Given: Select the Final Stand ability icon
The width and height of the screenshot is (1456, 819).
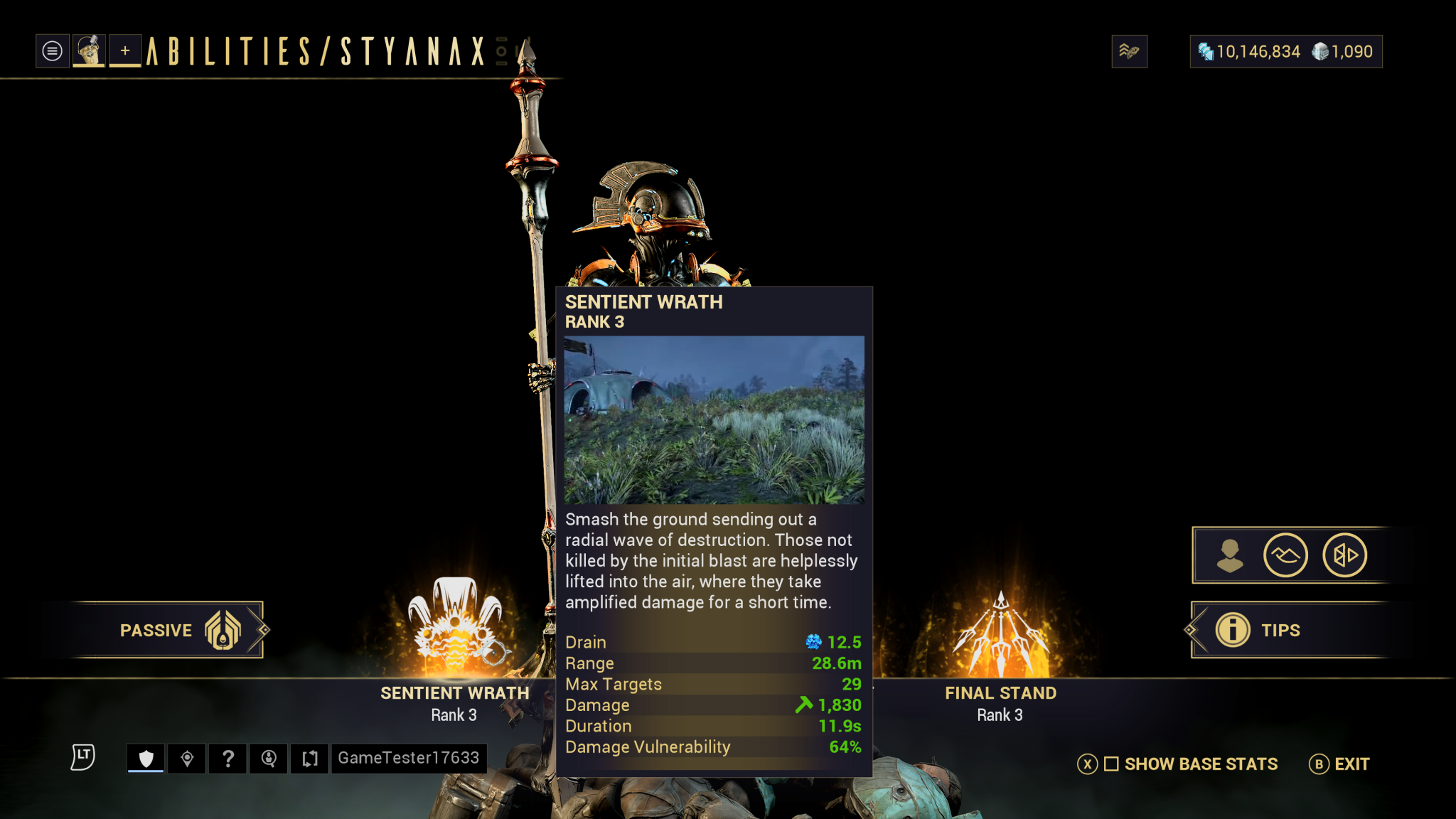Looking at the screenshot, I should (x=1000, y=634).
